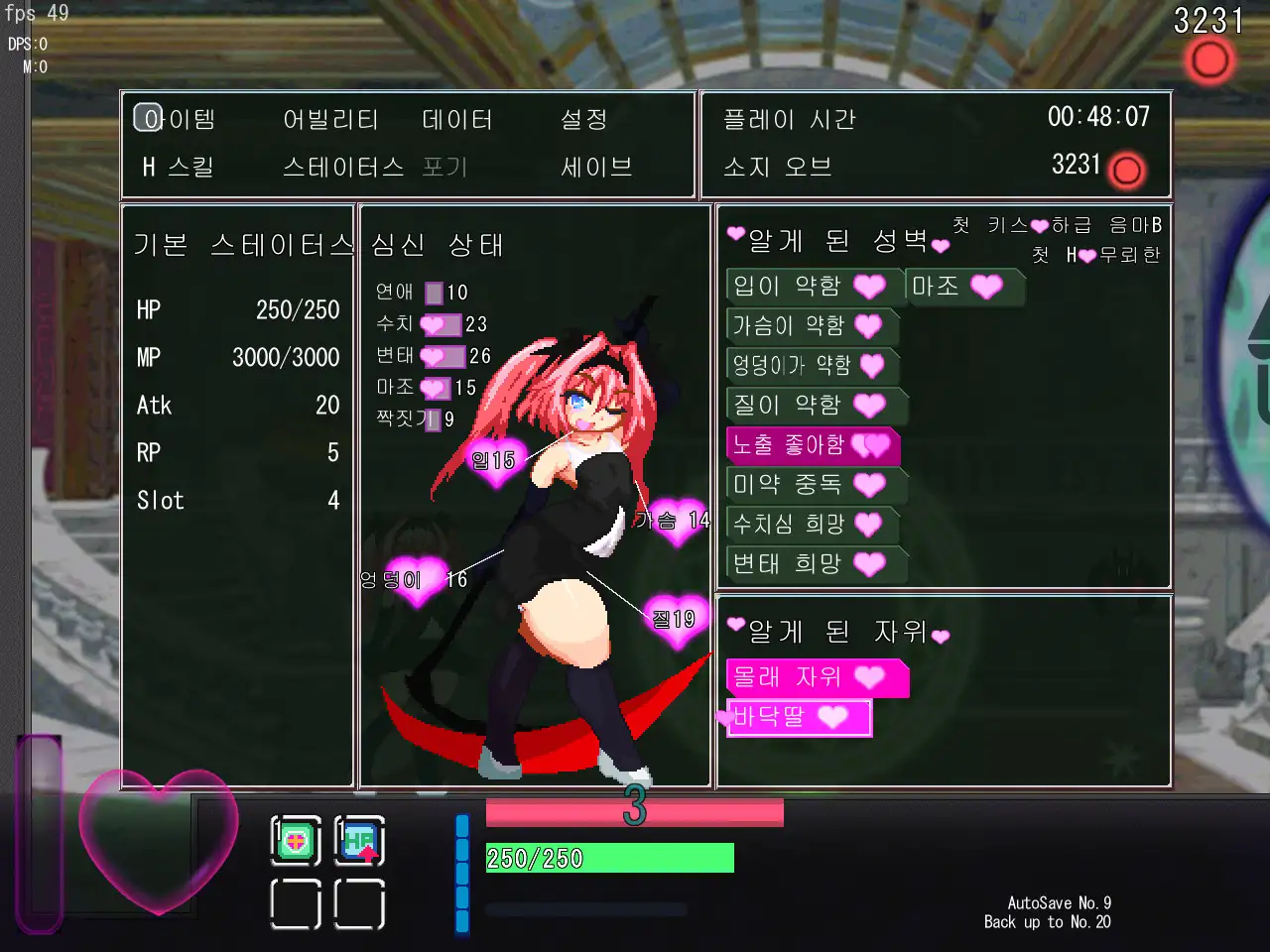
Task: Select the green cross item slot
Action: [296, 842]
